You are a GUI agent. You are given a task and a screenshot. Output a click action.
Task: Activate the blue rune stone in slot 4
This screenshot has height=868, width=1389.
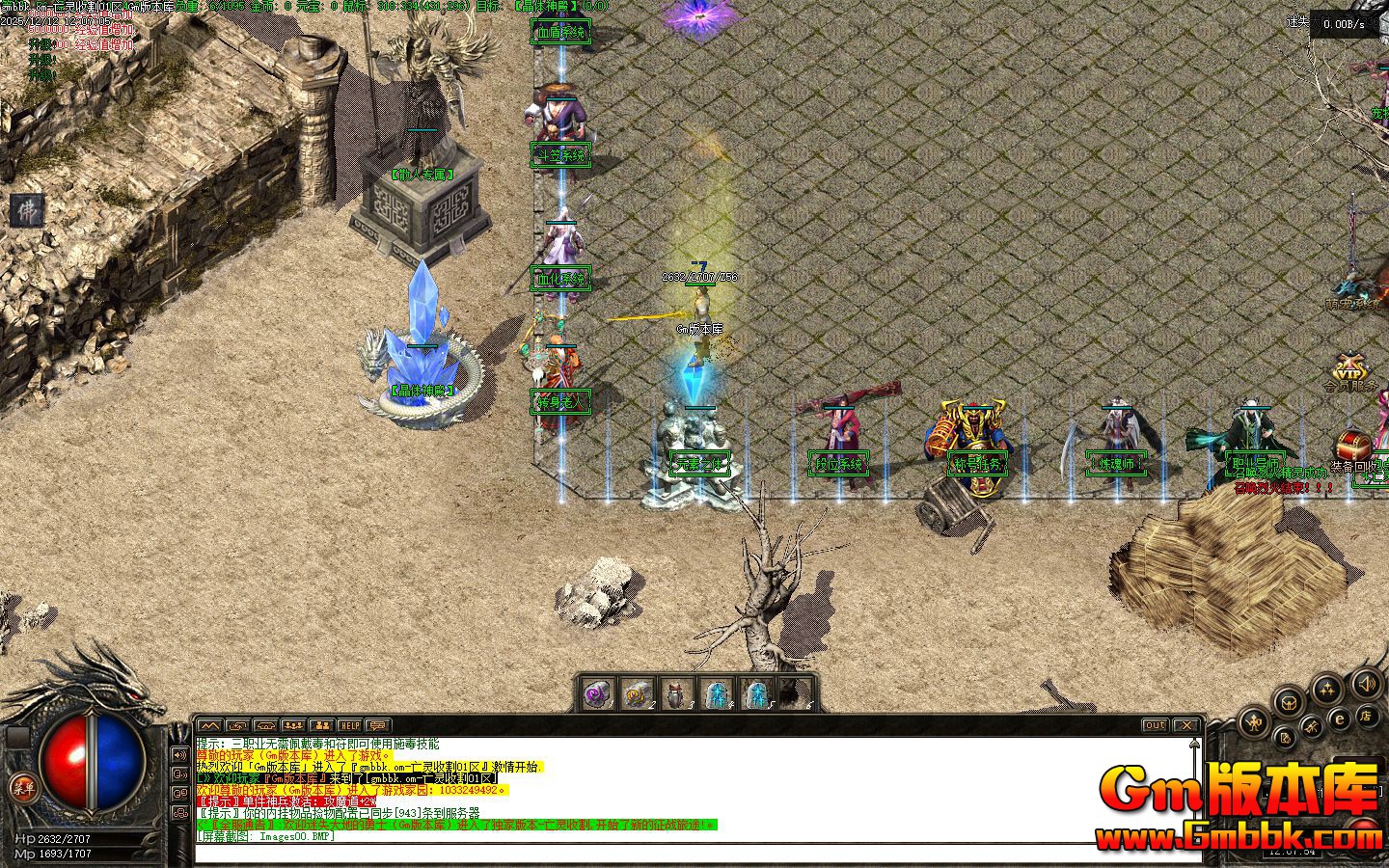[x=717, y=693]
